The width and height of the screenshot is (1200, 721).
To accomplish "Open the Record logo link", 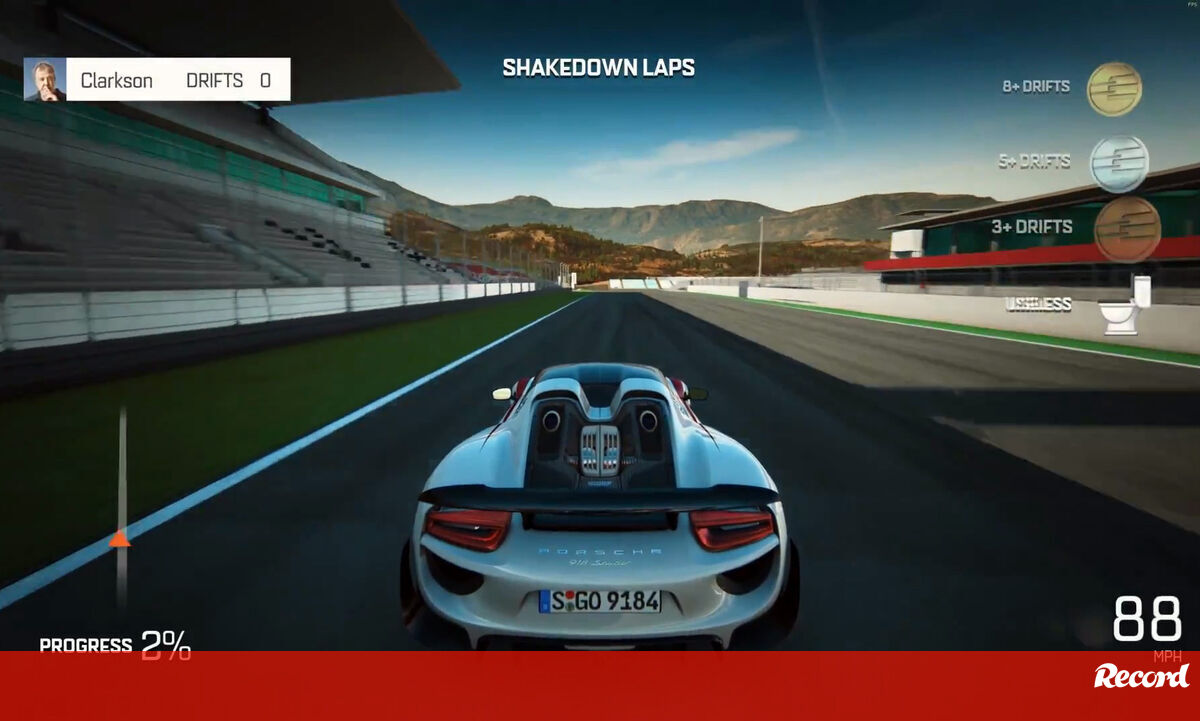I will point(1141,677).
